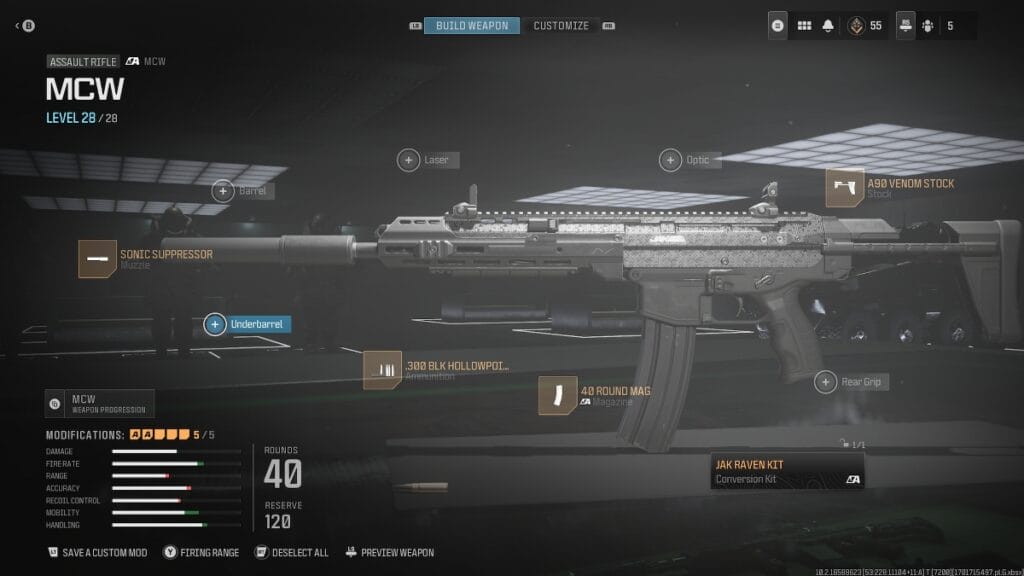Open MCW Weapon Progression
This screenshot has height=576, width=1024.
click(x=100, y=404)
